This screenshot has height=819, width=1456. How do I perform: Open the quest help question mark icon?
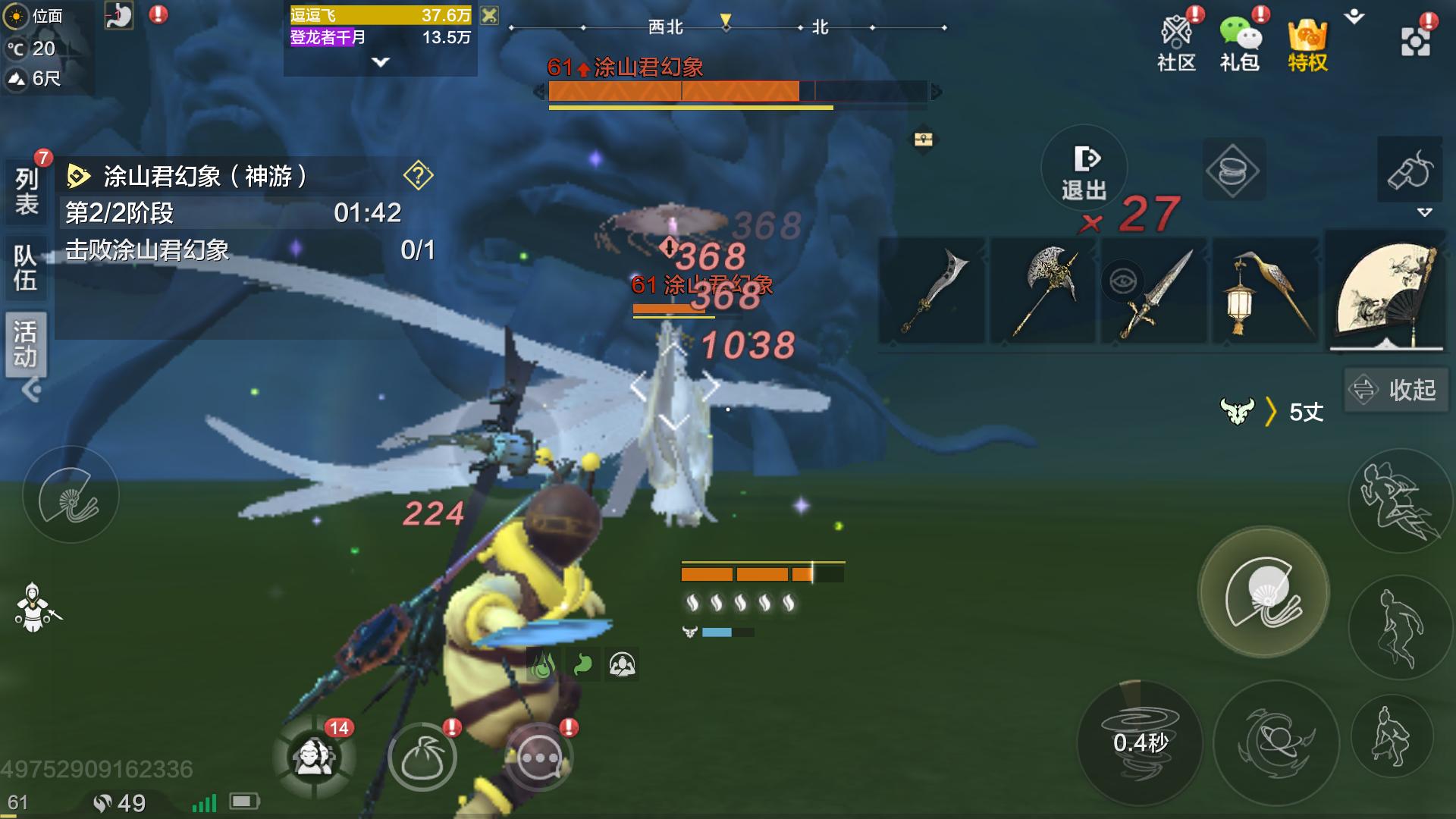[x=418, y=175]
